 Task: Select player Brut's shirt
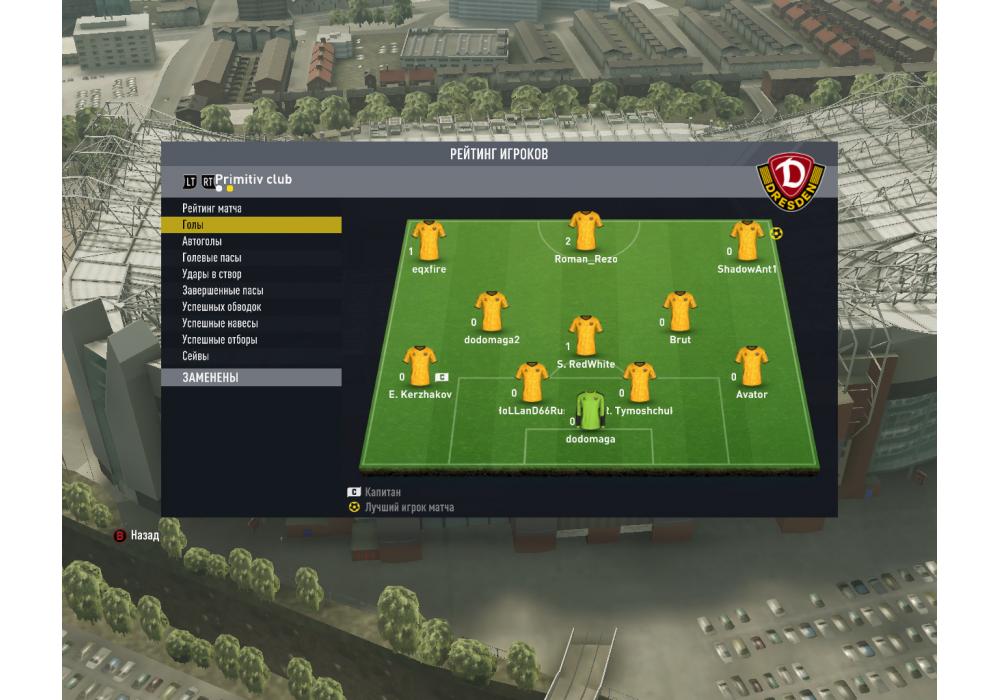[680, 312]
